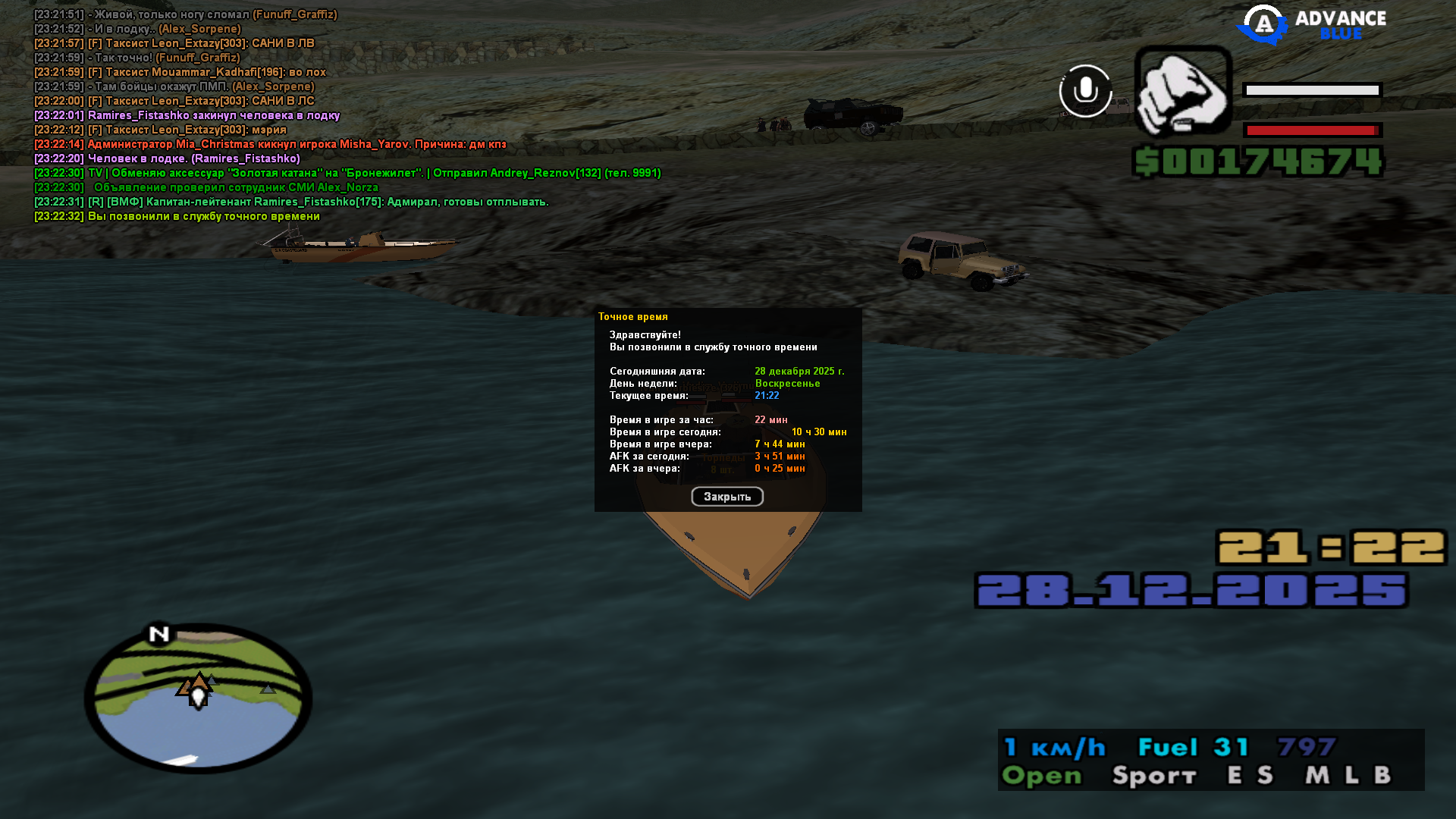Toggle the microphone voice chat icon
This screenshot has width=1456, height=819.
point(1085,91)
